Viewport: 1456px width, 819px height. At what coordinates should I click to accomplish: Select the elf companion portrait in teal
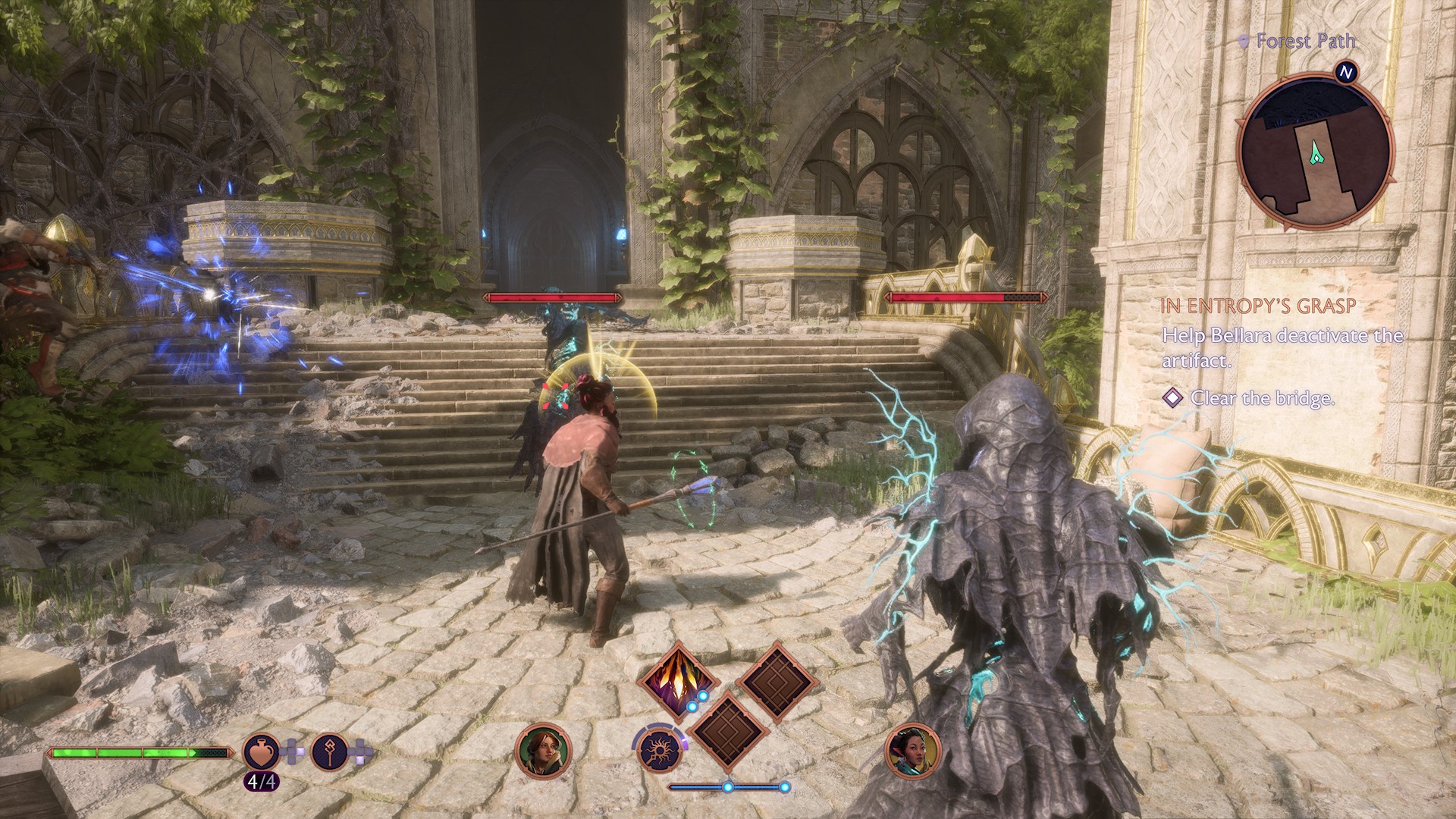[x=913, y=751]
